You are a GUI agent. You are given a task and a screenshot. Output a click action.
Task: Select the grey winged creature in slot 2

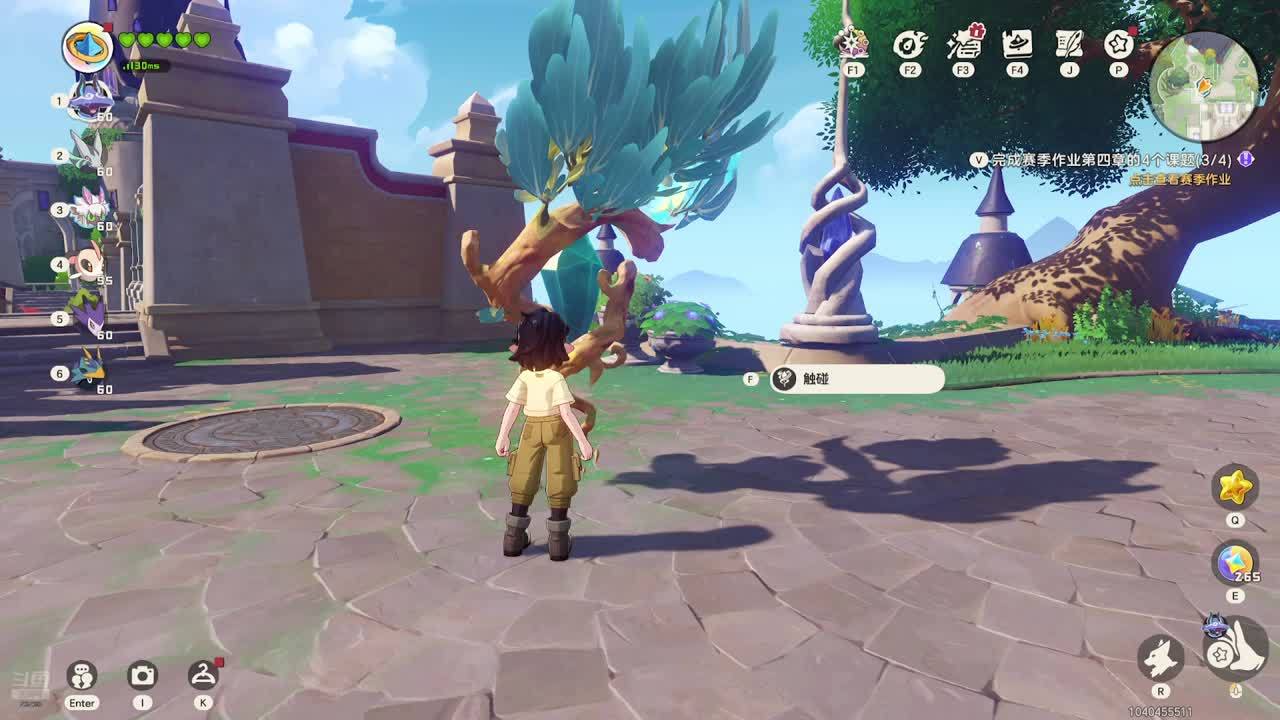[x=88, y=153]
